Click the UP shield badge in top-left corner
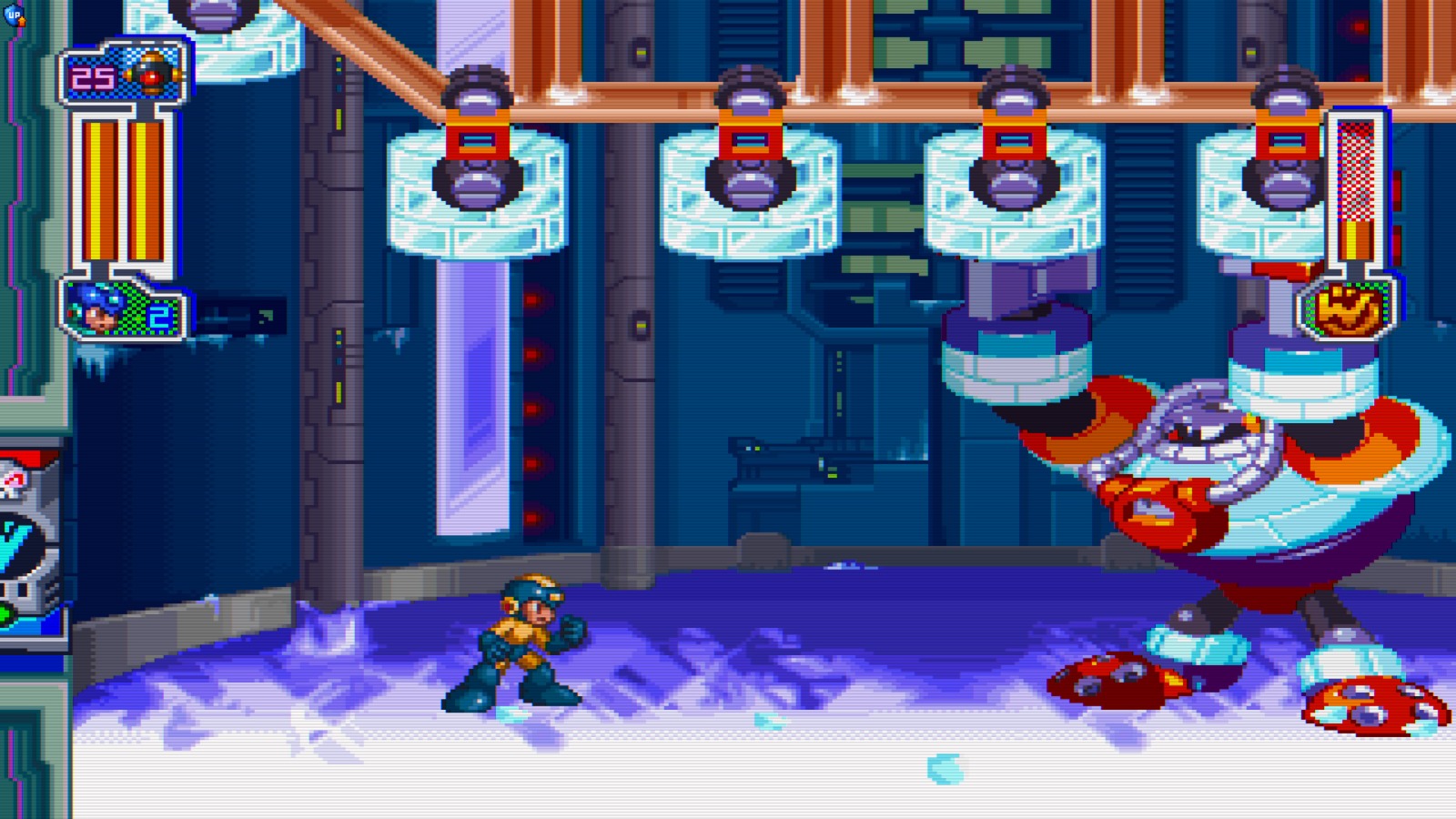 point(14,15)
